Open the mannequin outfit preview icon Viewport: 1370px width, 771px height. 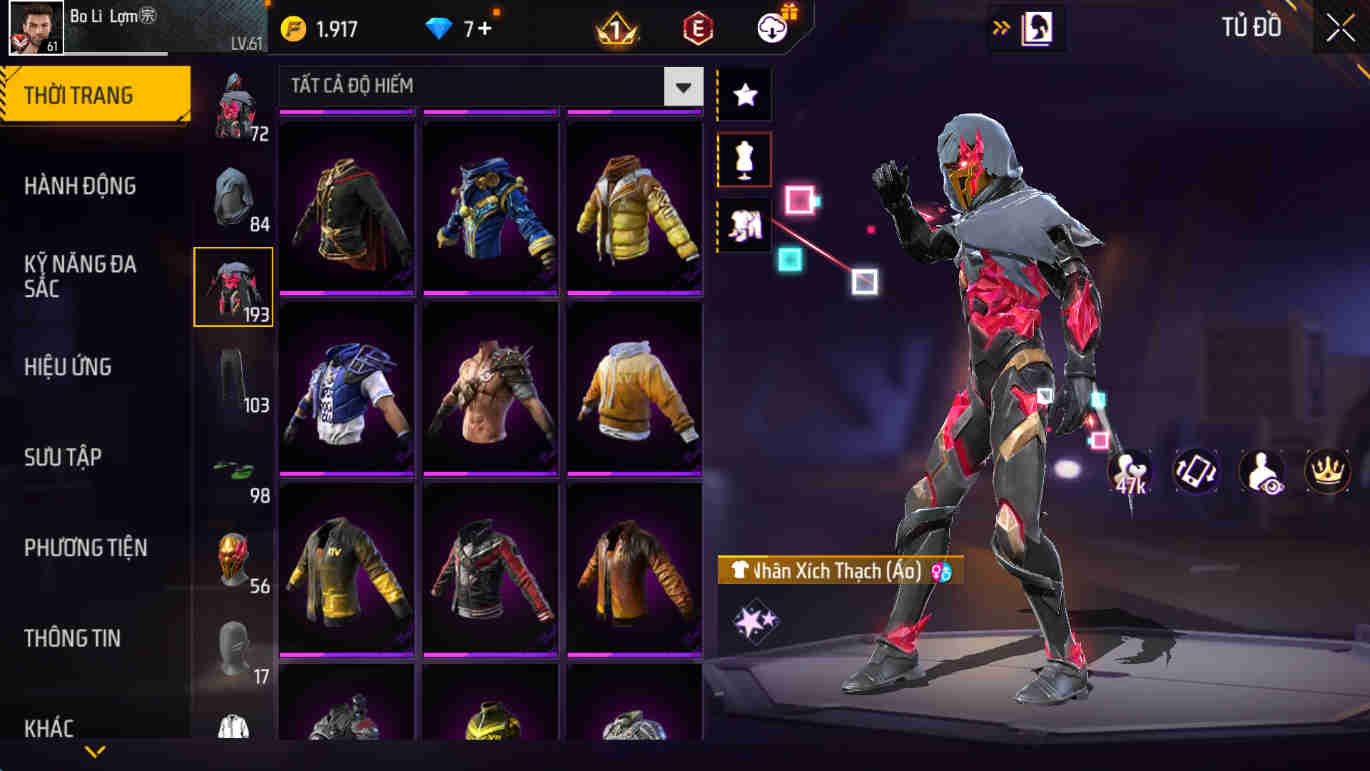tap(743, 160)
